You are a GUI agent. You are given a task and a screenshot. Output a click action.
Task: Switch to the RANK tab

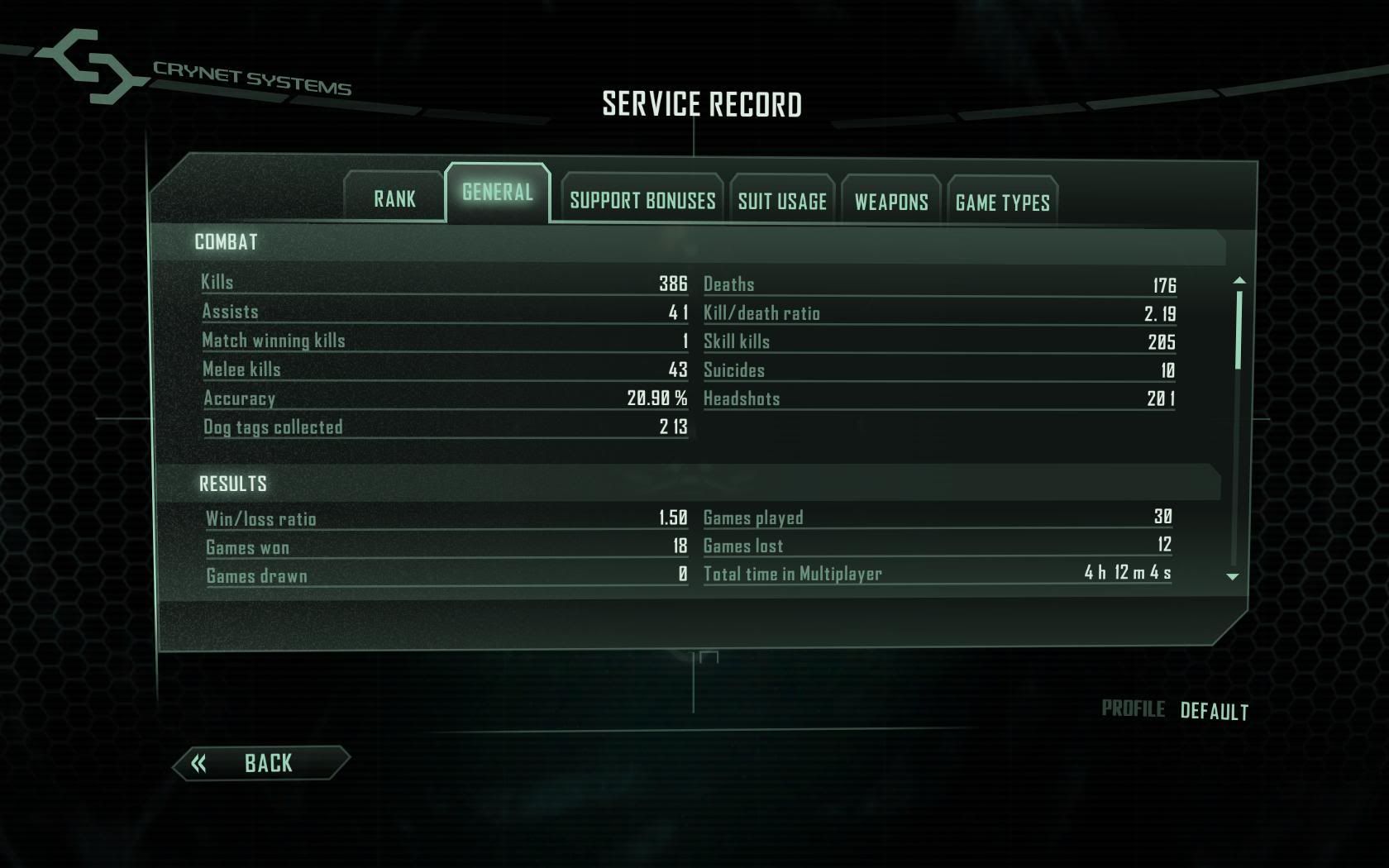pos(394,198)
